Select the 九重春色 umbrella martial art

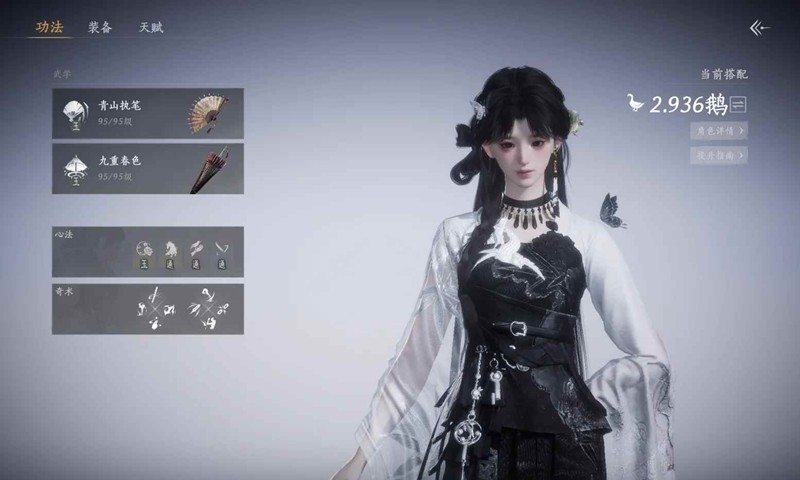(148, 168)
